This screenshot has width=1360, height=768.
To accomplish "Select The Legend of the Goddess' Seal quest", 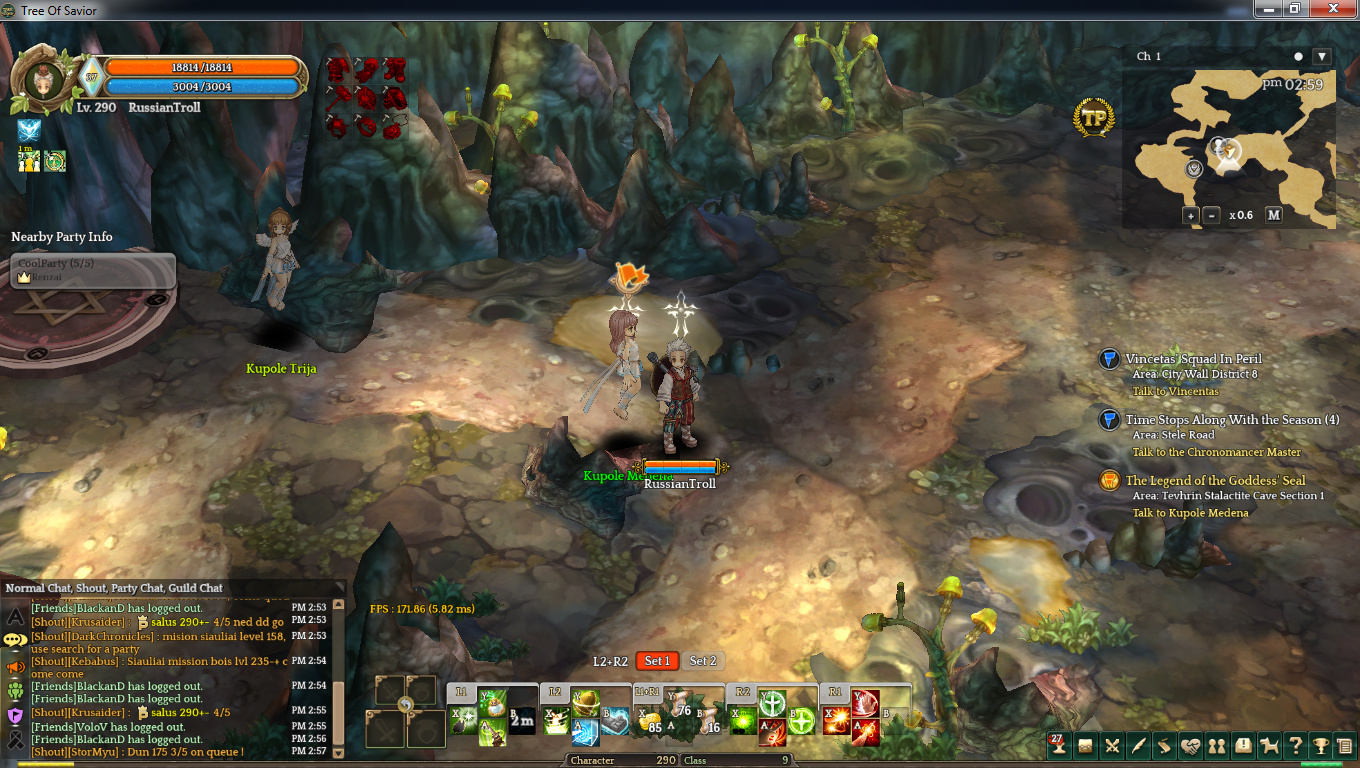I will tap(1215, 481).
